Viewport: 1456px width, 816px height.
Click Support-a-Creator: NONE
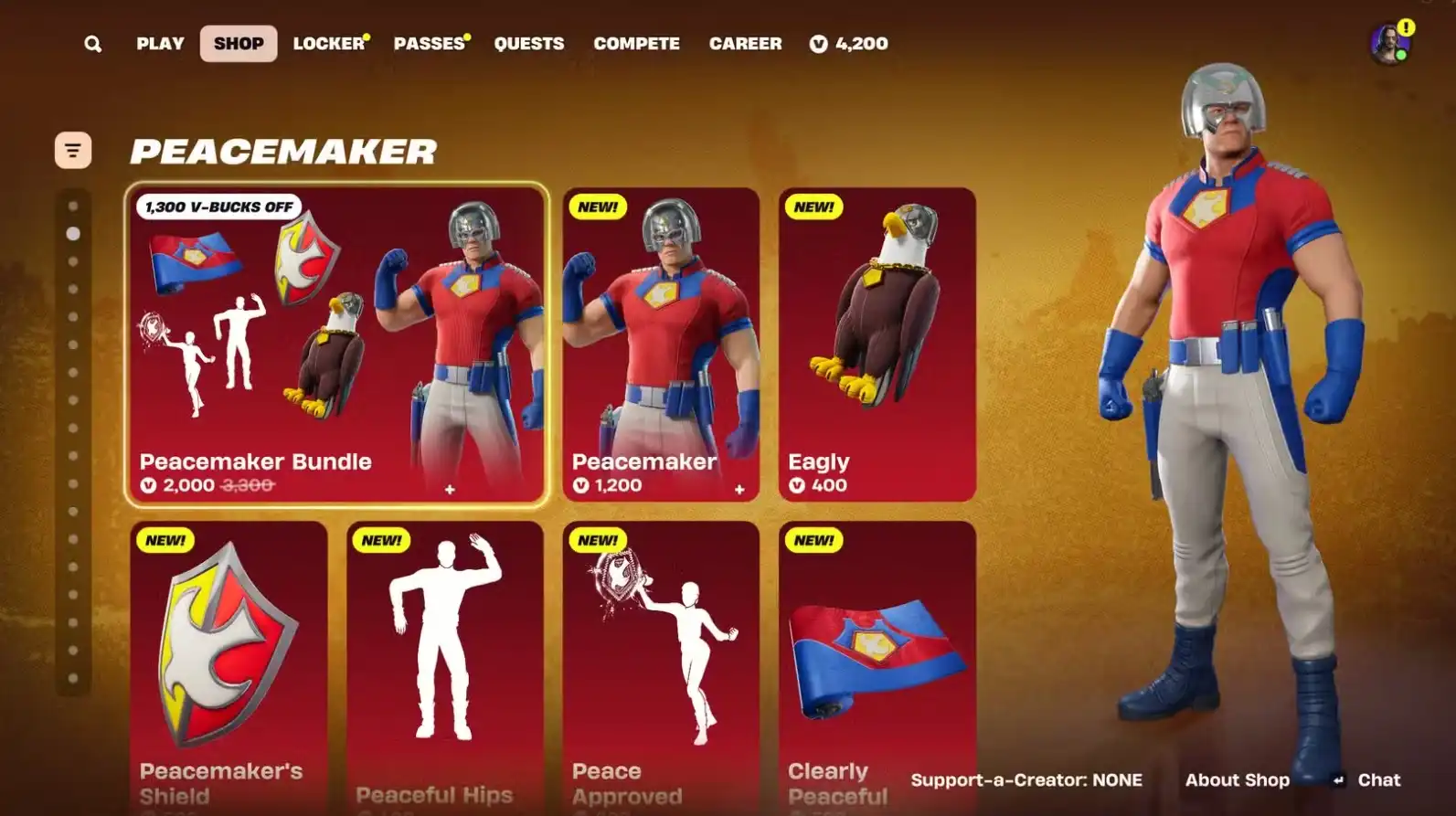(1026, 779)
